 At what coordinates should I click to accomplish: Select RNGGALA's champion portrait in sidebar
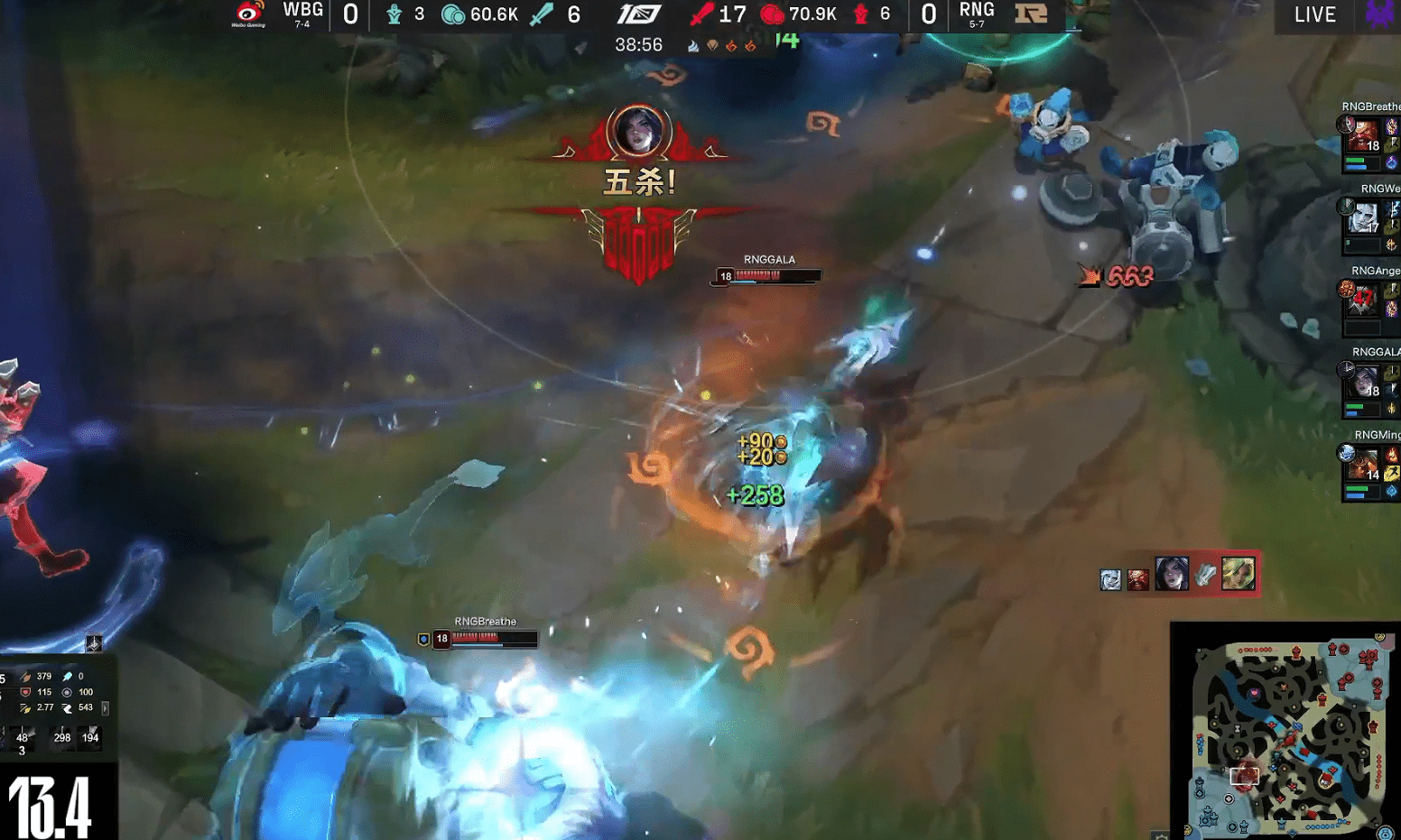[1361, 382]
